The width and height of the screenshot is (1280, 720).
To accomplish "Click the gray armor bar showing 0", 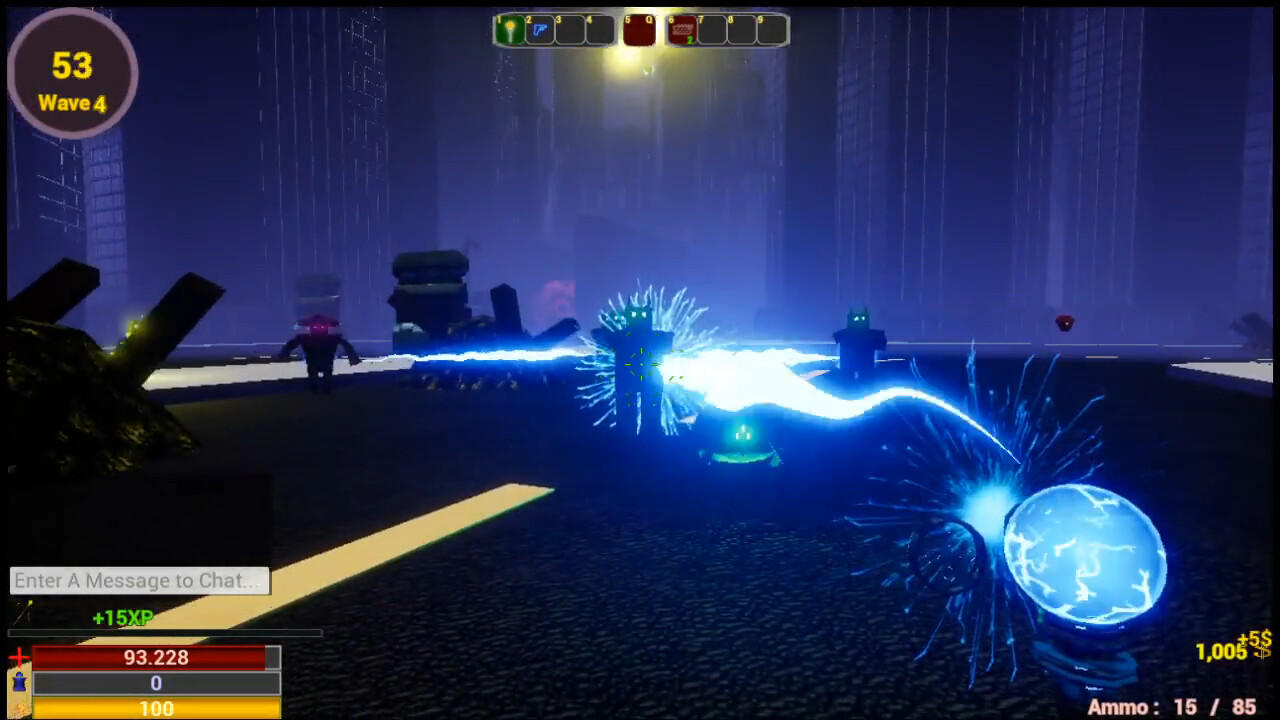I will (155, 683).
